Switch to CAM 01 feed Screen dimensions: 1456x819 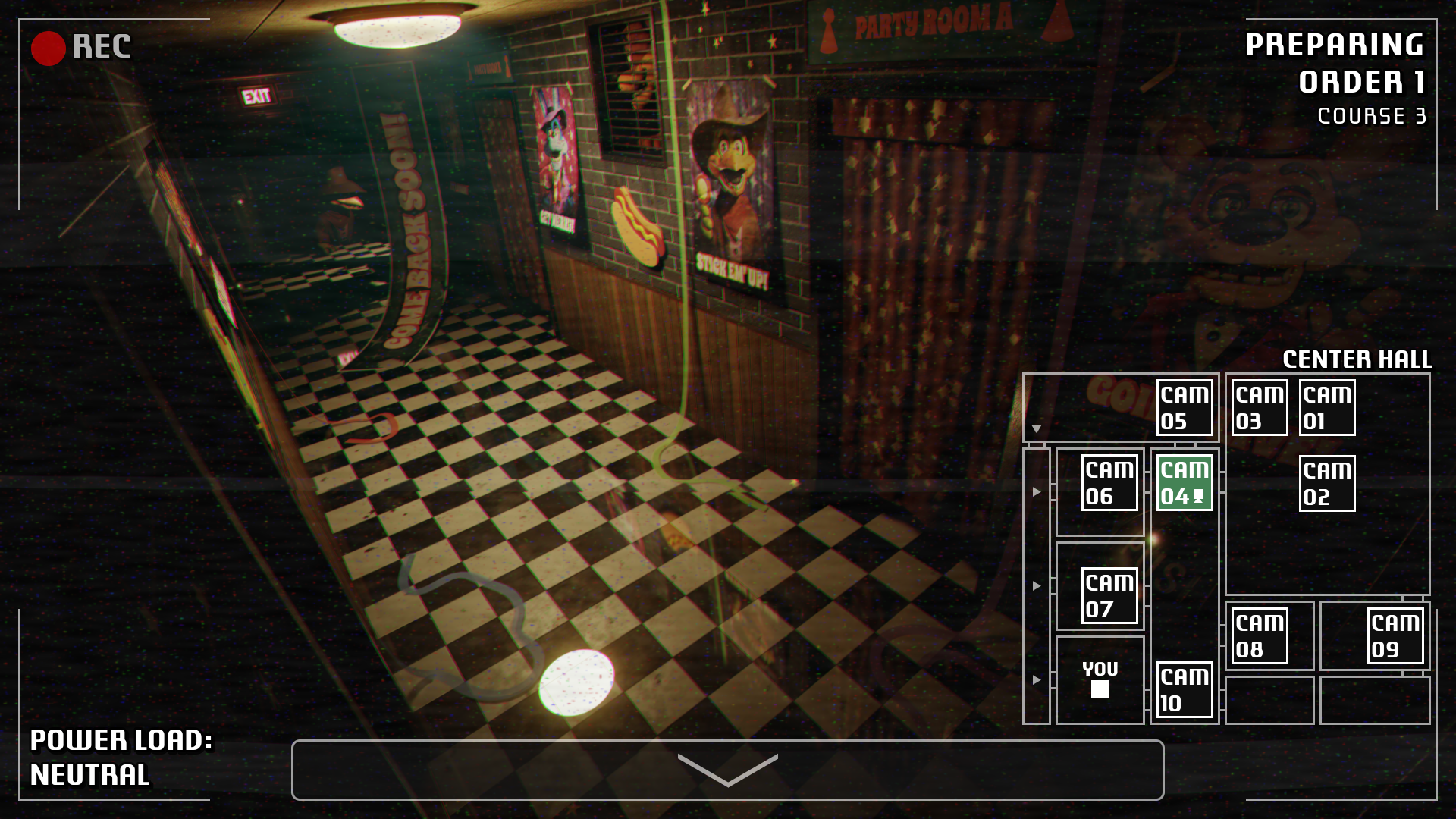pos(1326,408)
